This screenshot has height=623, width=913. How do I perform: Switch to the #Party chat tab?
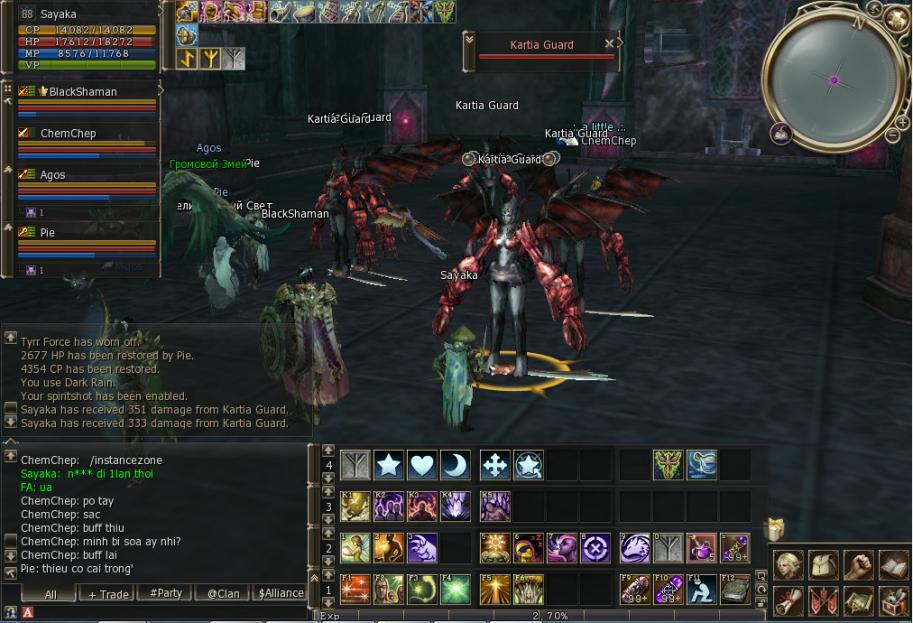[x=166, y=593]
